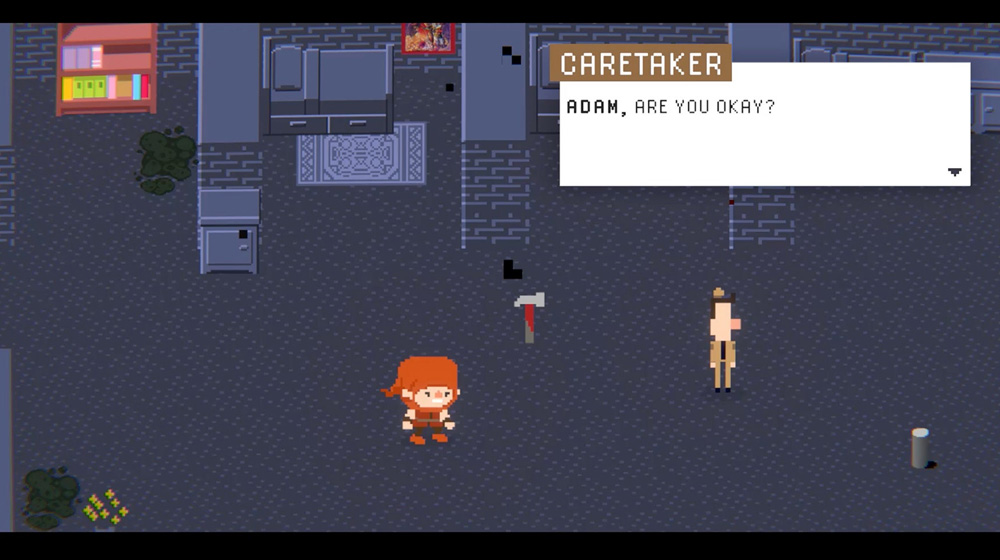Advance dialogue with the down arrow indicator

click(954, 172)
